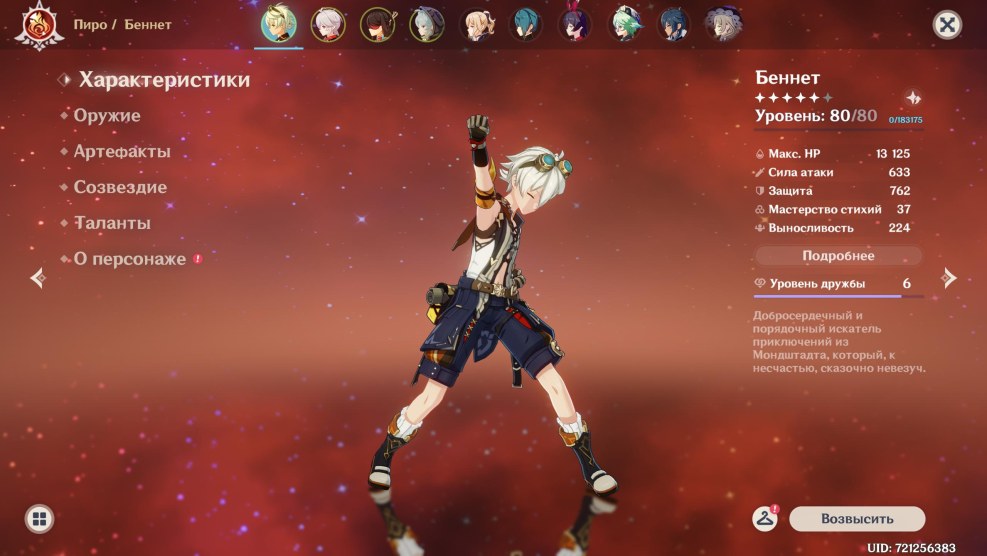Open the О персонаже entry
This screenshot has width=987, height=556.
pos(129,260)
